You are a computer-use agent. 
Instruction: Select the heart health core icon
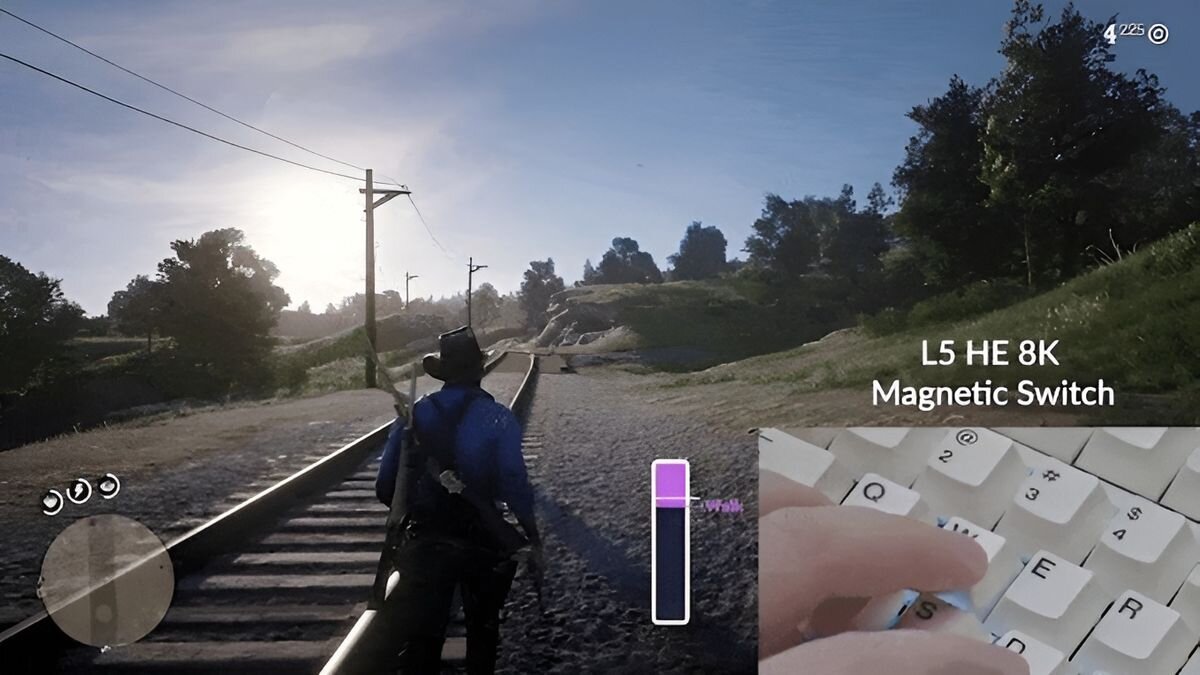pyautogui.click(x=52, y=501)
